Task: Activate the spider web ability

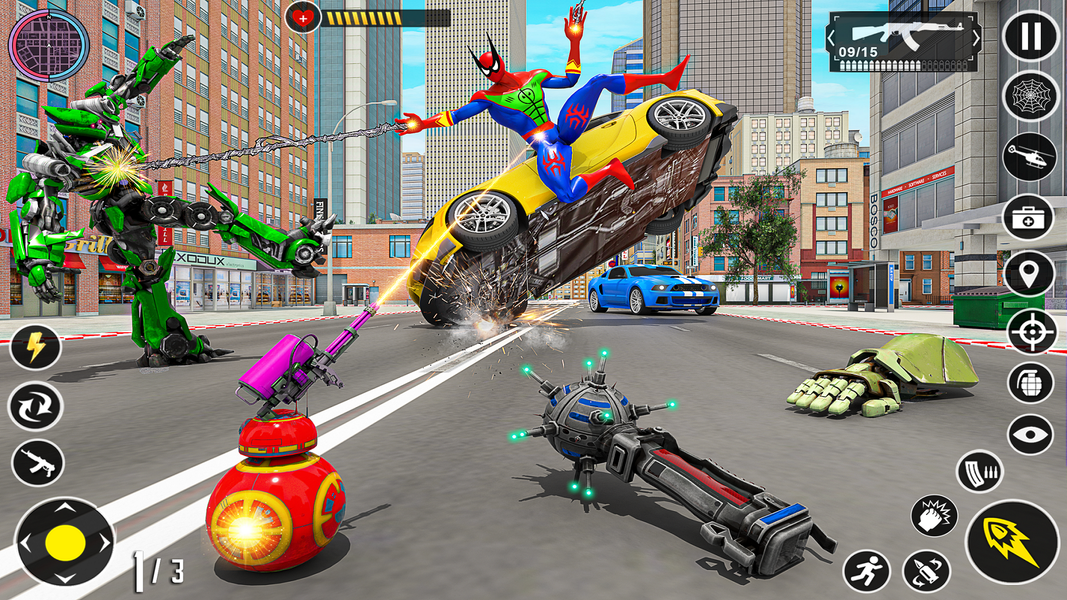Action: 1030,97
